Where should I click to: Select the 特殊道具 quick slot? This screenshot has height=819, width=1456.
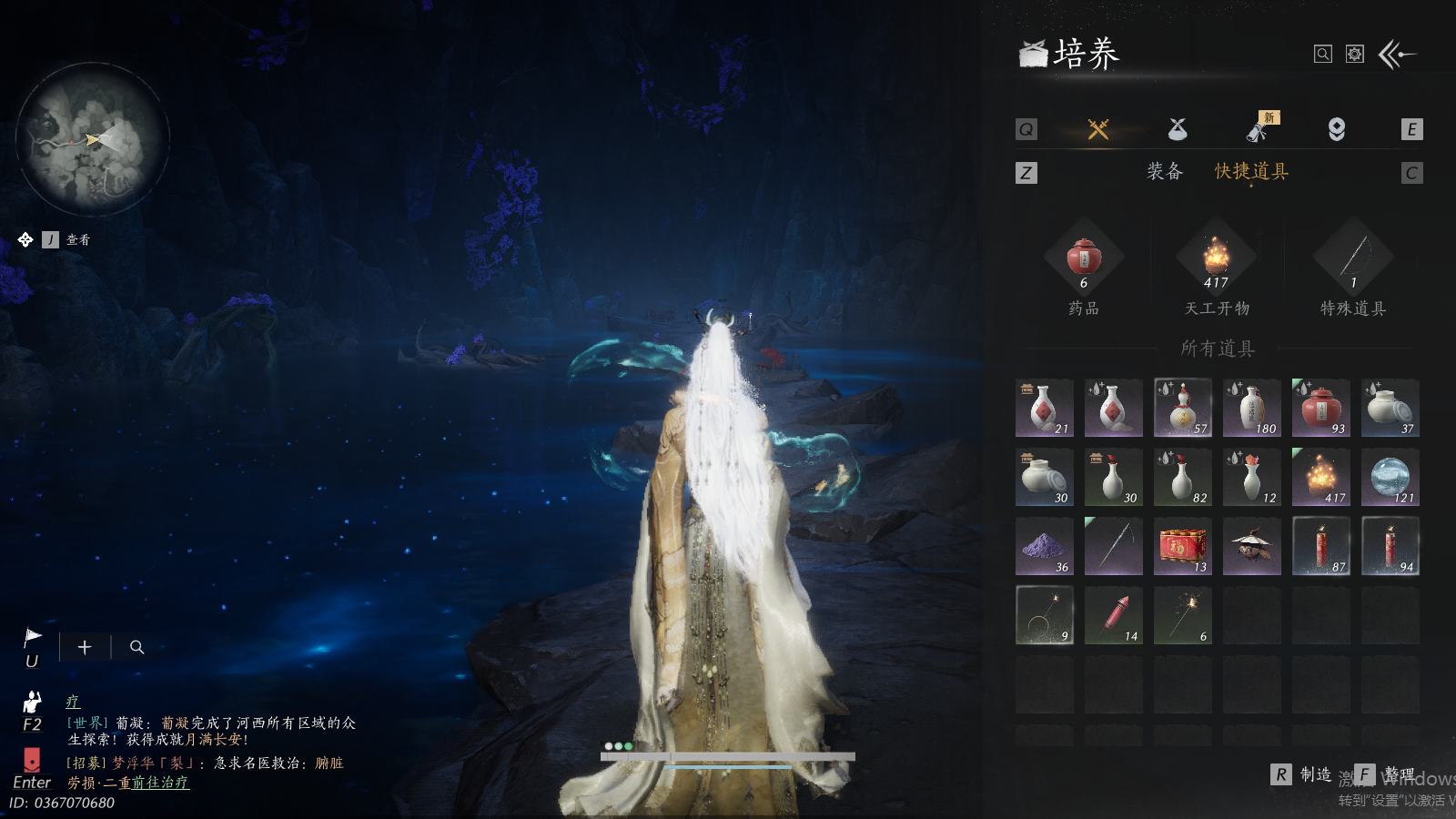click(1353, 258)
